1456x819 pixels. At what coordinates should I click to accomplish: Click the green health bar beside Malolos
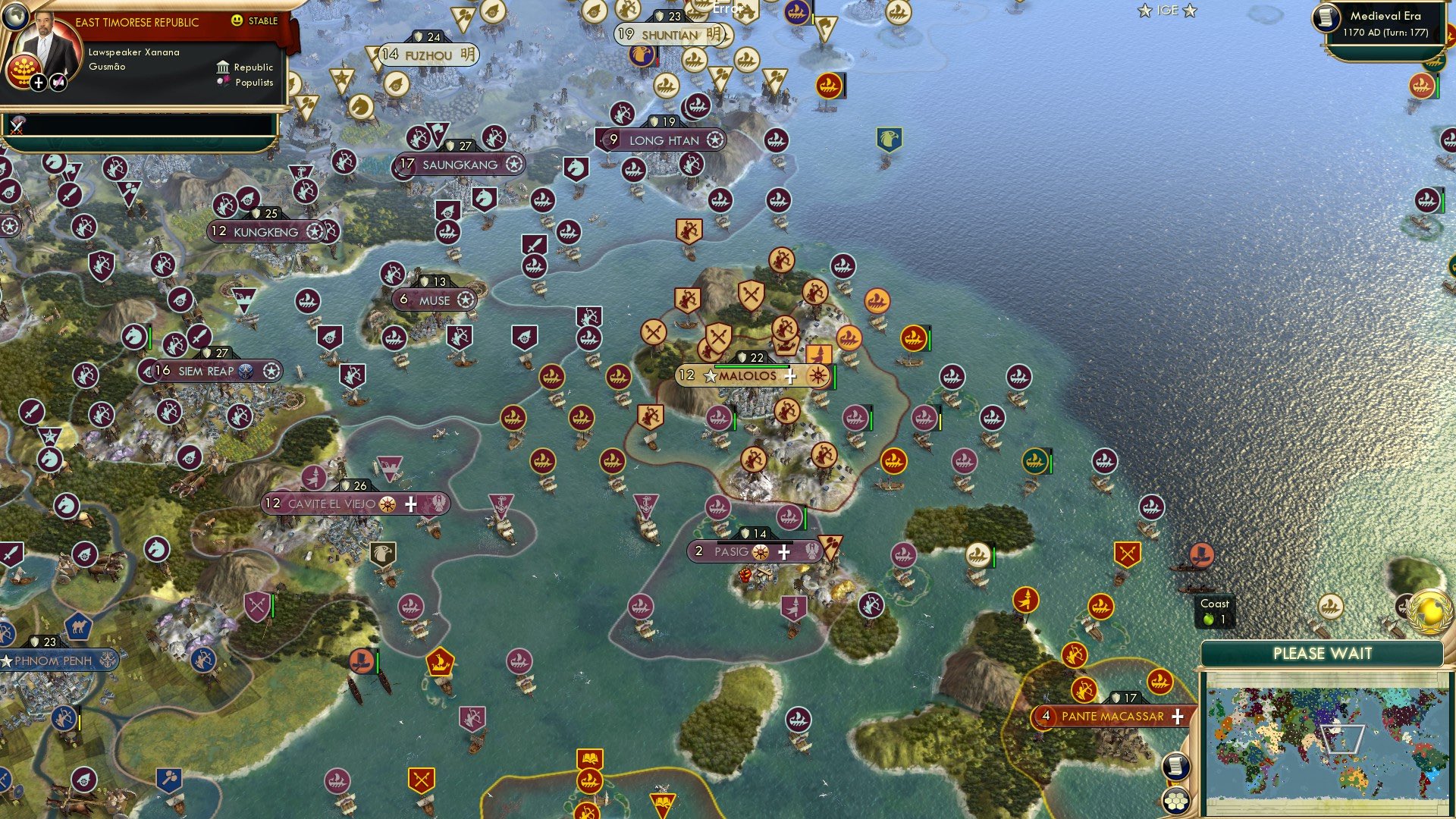point(751,366)
